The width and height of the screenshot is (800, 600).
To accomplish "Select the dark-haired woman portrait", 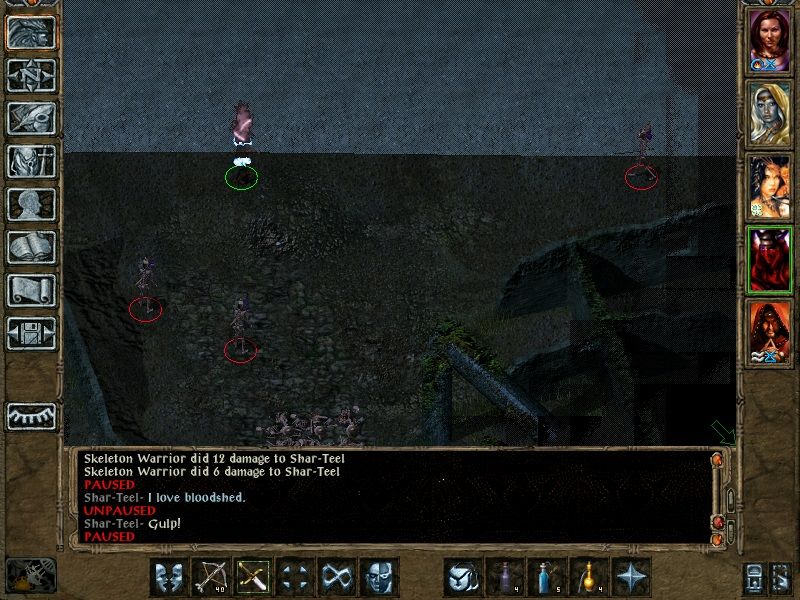I will [770, 187].
